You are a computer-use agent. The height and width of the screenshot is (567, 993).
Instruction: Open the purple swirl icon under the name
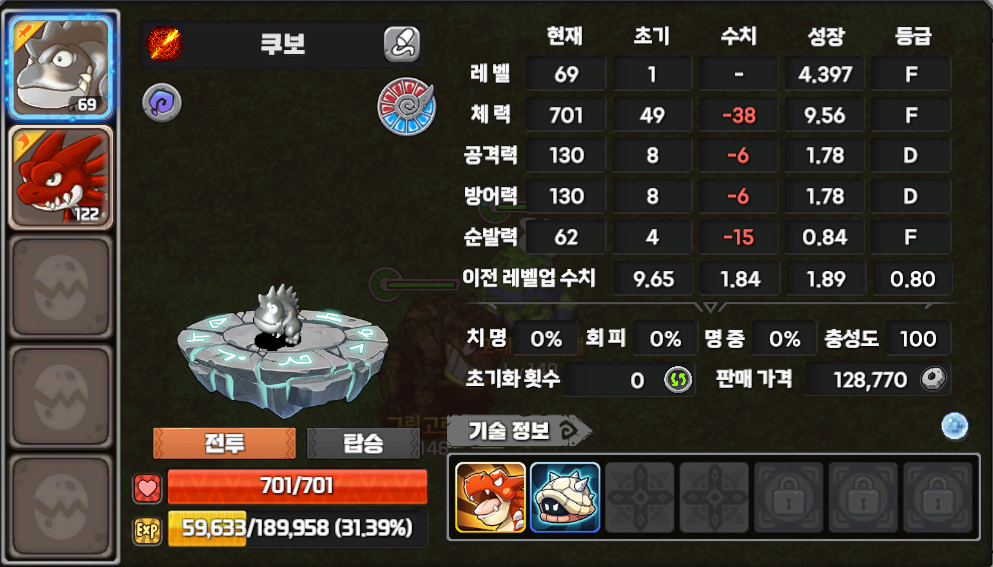(x=160, y=102)
